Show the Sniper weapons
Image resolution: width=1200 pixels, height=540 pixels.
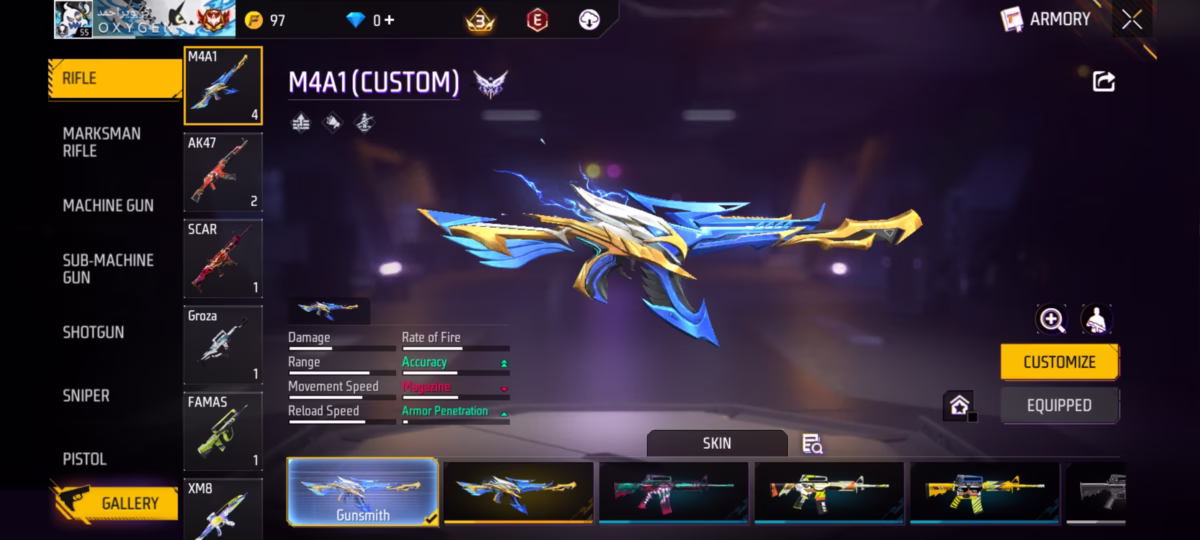click(86, 395)
